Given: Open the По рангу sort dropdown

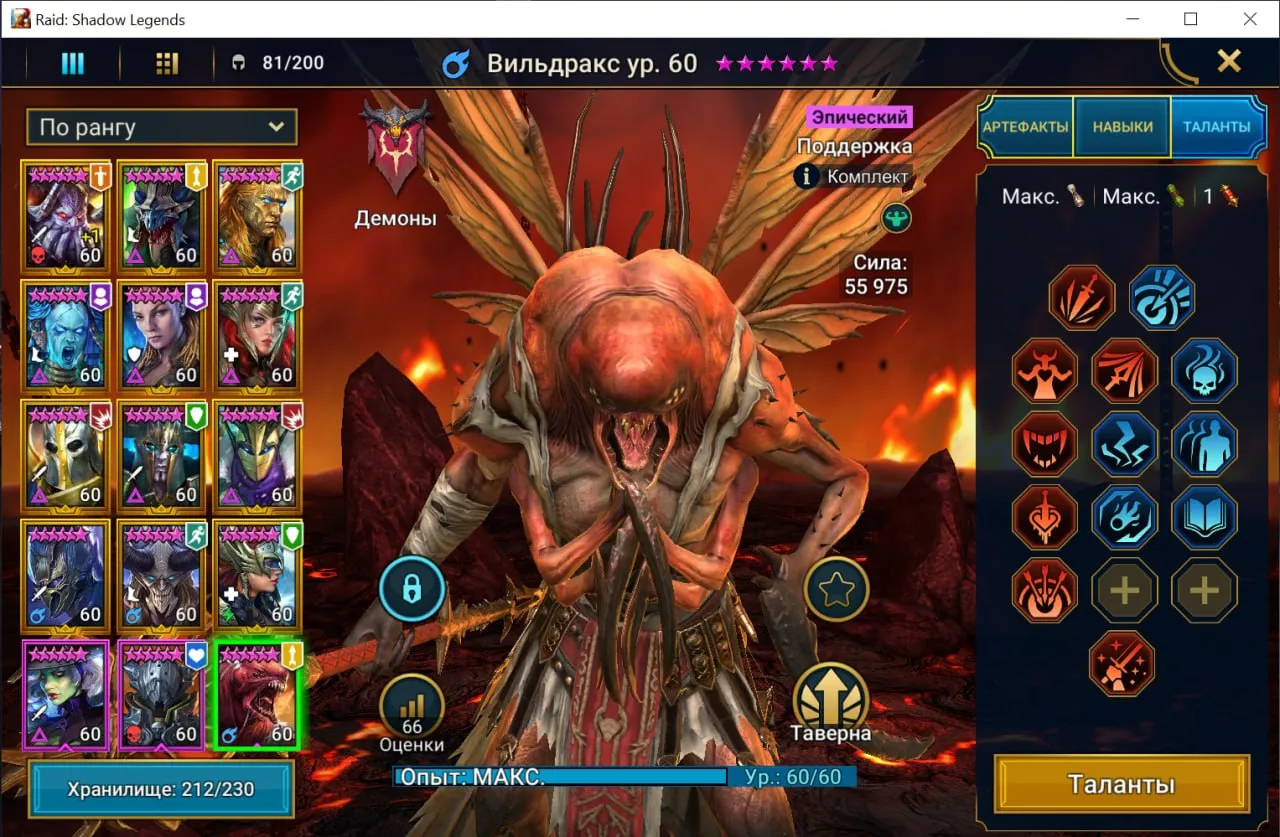Looking at the screenshot, I should (162, 127).
